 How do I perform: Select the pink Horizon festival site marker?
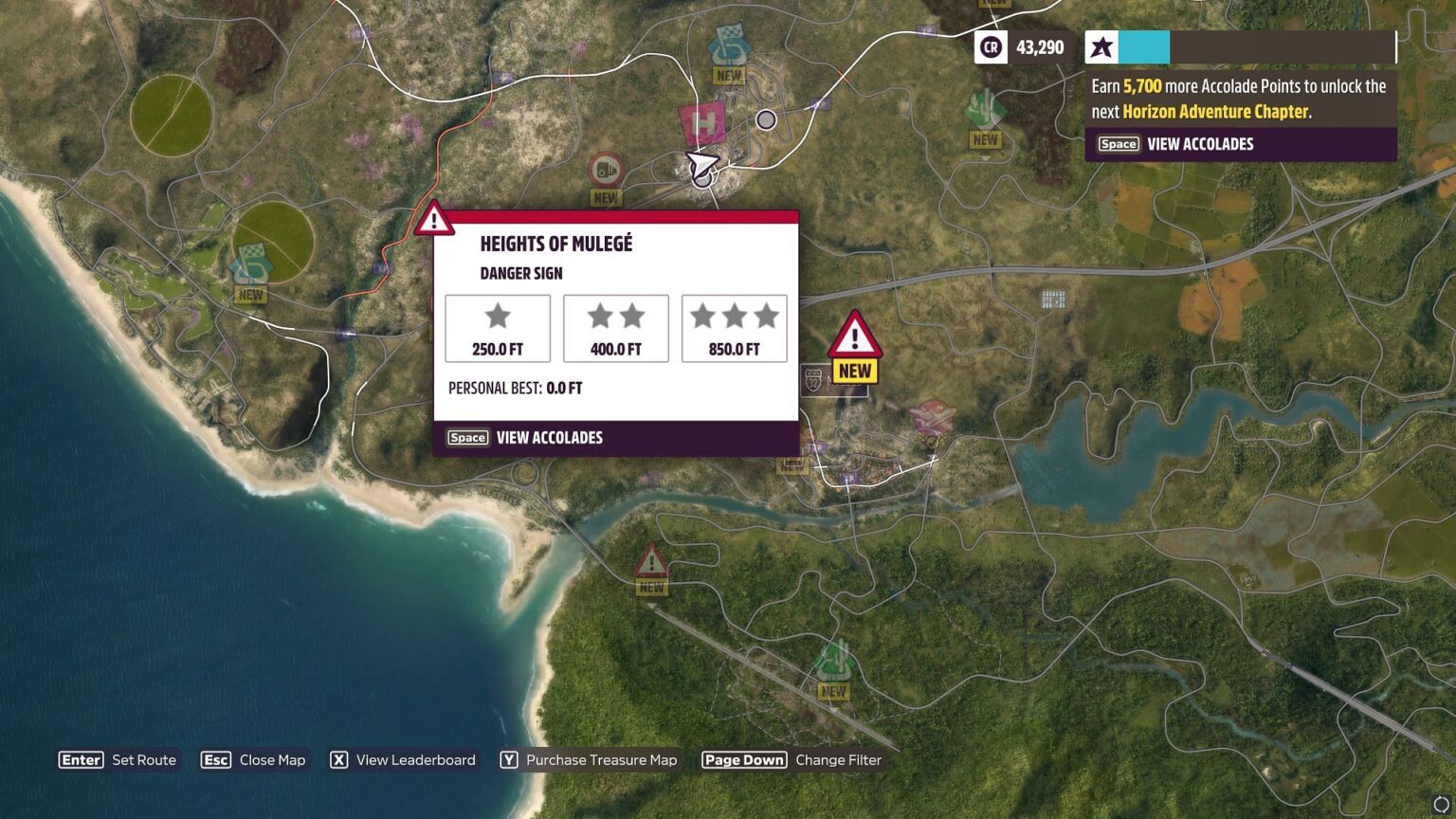(702, 123)
